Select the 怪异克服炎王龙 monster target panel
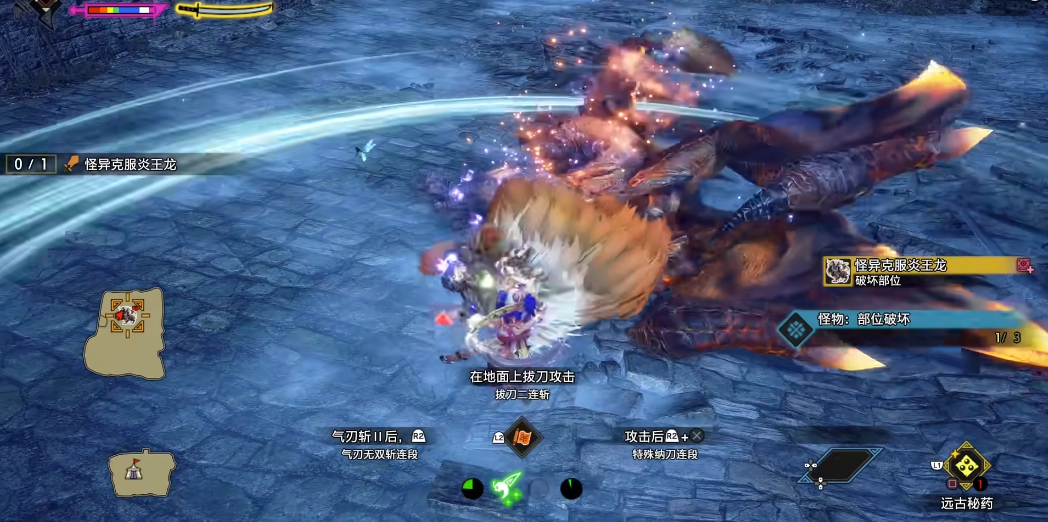 click(x=927, y=270)
